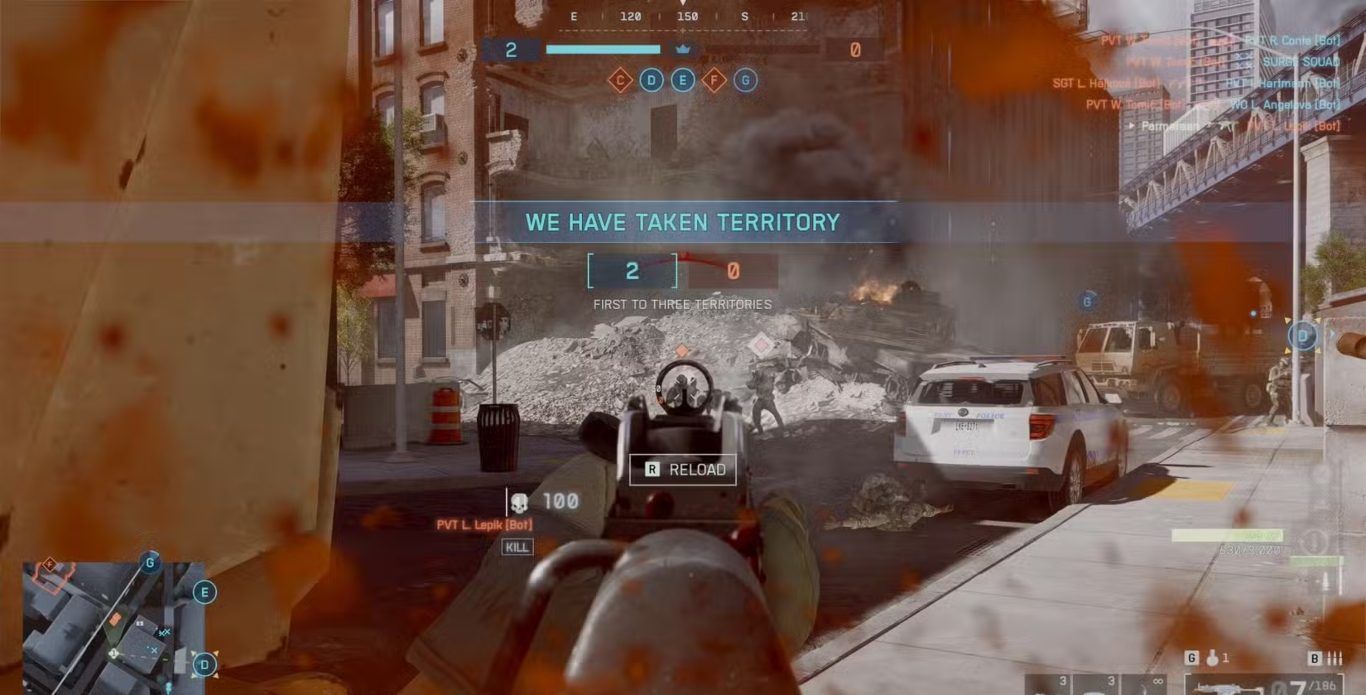Select objective C in the capture-point row
The height and width of the screenshot is (695, 1366).
620,80
